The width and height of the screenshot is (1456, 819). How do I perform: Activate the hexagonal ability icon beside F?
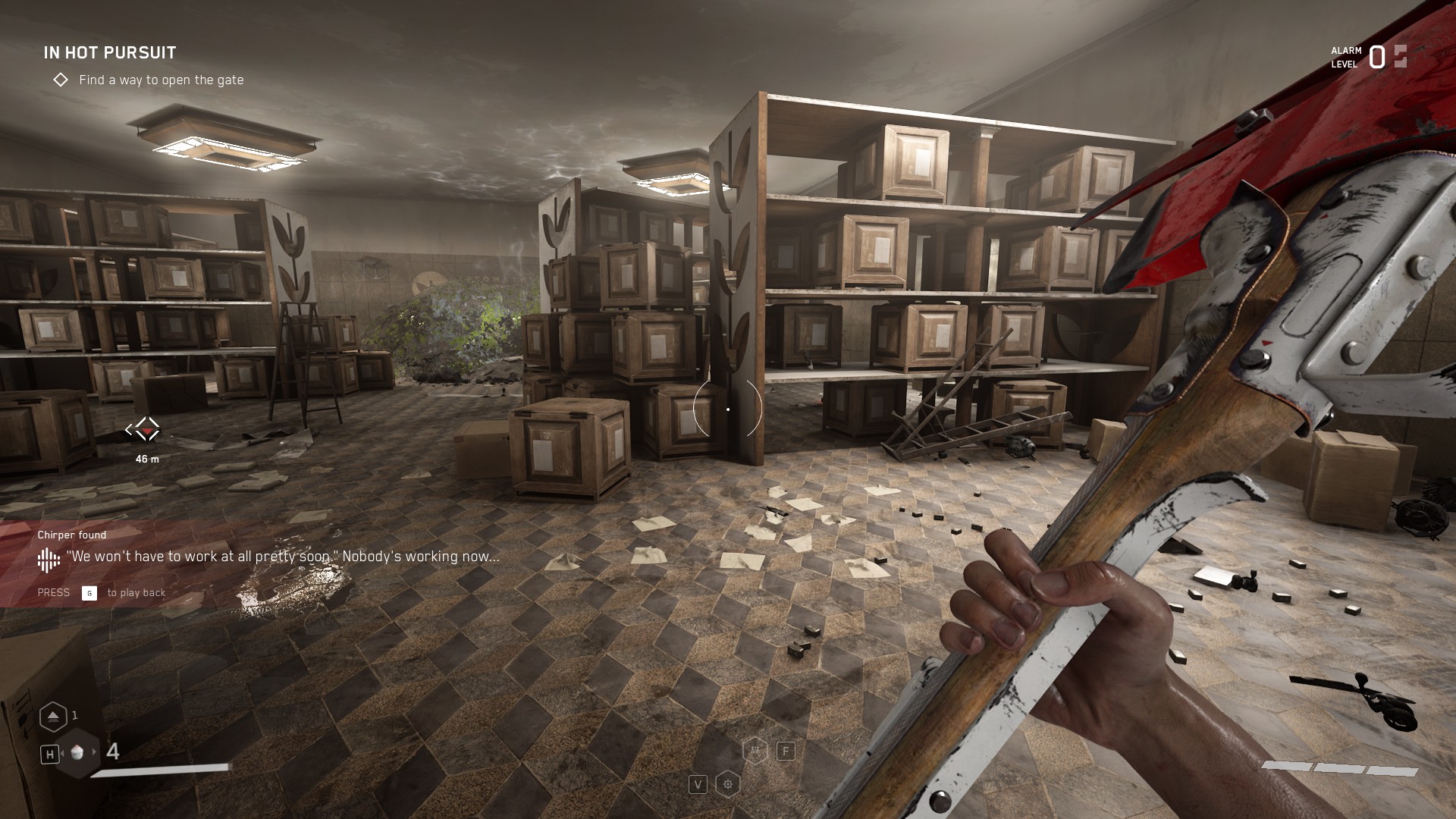click(x=755, y=751)
